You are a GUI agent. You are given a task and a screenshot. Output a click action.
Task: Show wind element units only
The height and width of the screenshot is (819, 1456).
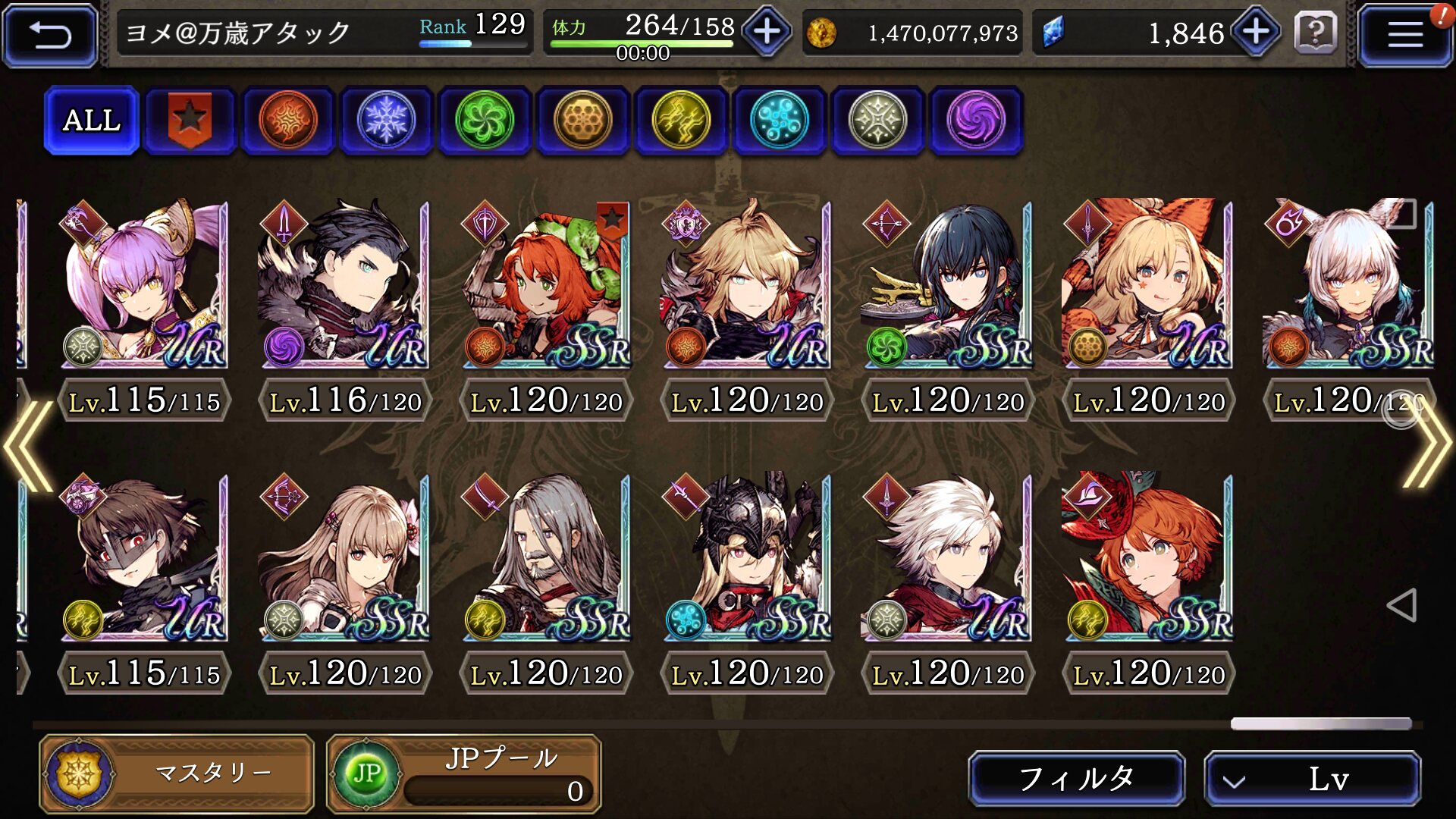click(x=485, y=120)
